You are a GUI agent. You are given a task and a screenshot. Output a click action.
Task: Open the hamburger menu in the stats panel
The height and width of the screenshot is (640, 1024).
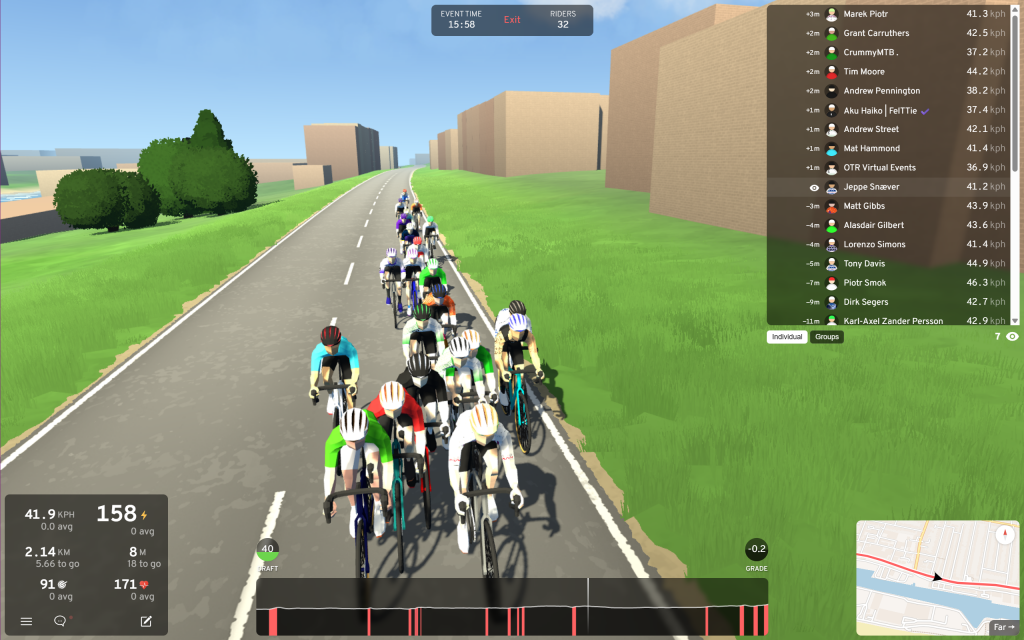point(27,621)
